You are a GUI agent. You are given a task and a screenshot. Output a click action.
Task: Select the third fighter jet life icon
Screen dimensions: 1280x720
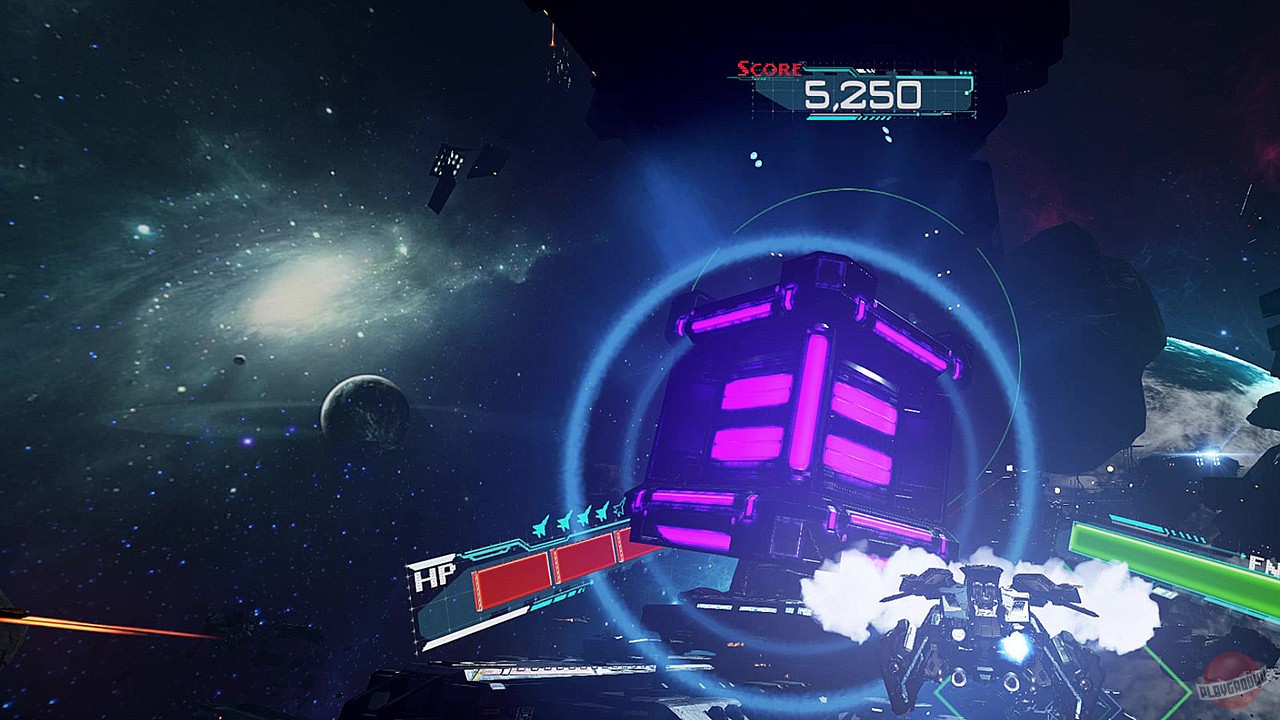click(x=583, y=516)
